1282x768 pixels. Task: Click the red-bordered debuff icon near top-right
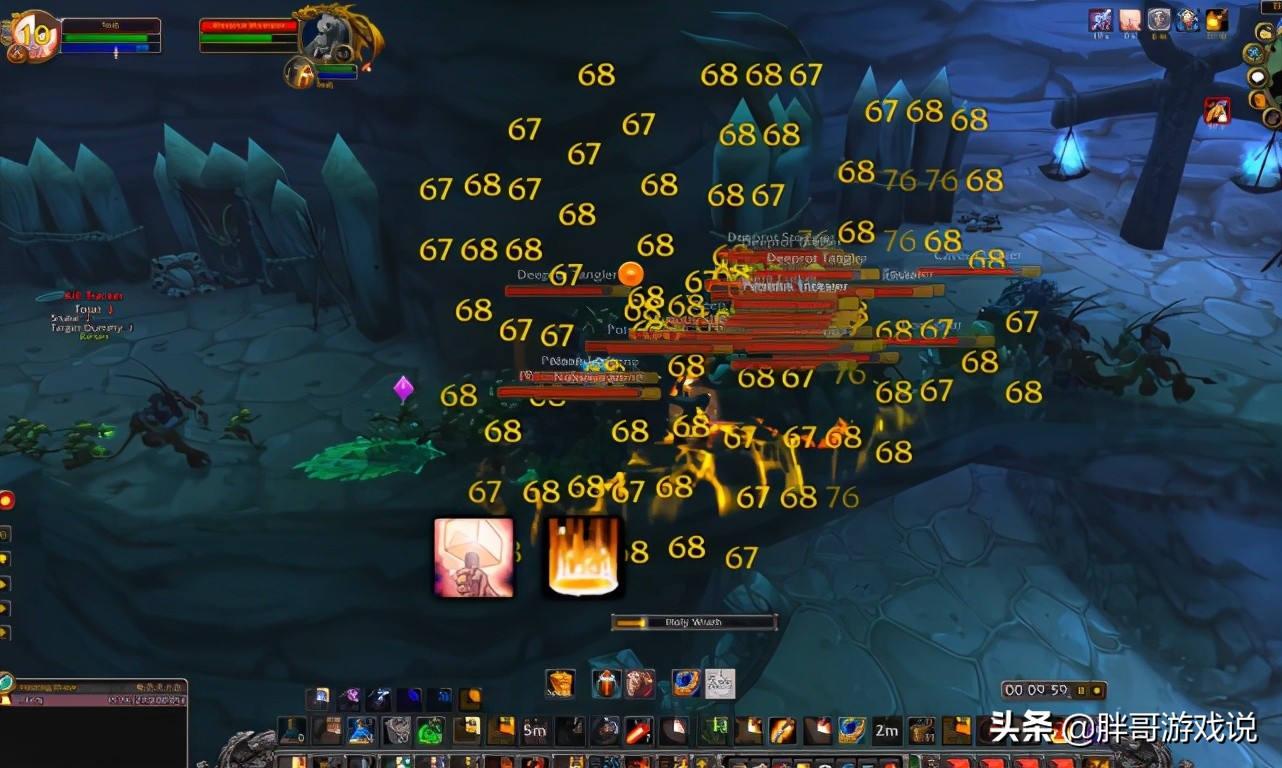click(x=1217, y=111)
